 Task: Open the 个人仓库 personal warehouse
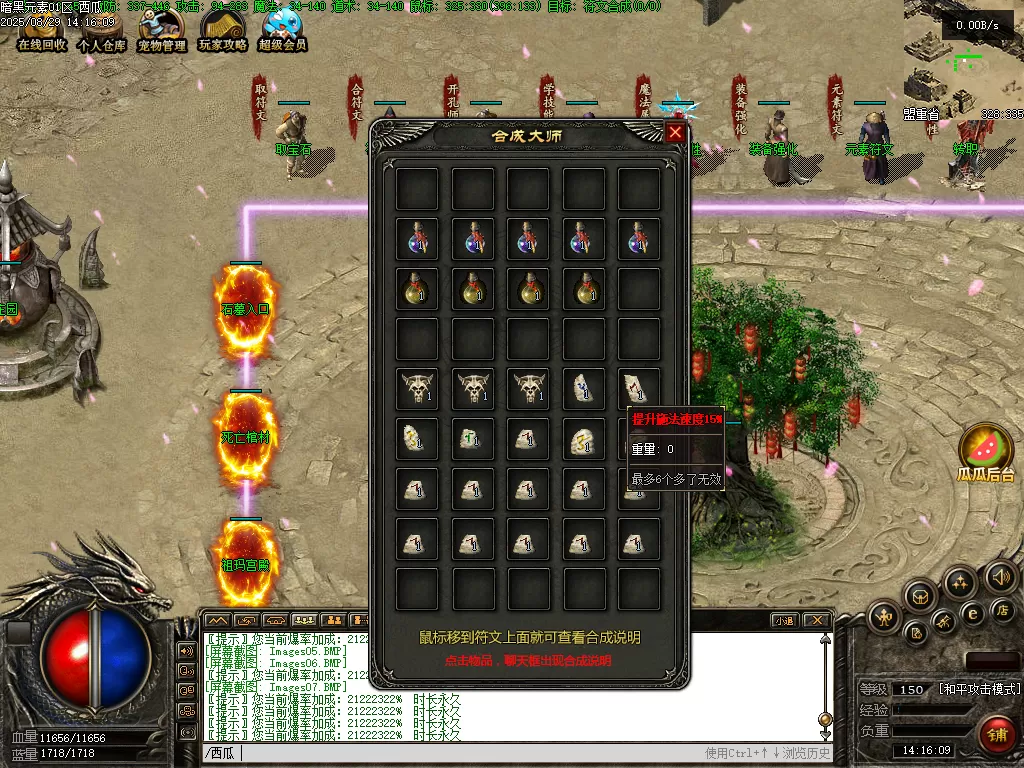coord(102,29)
